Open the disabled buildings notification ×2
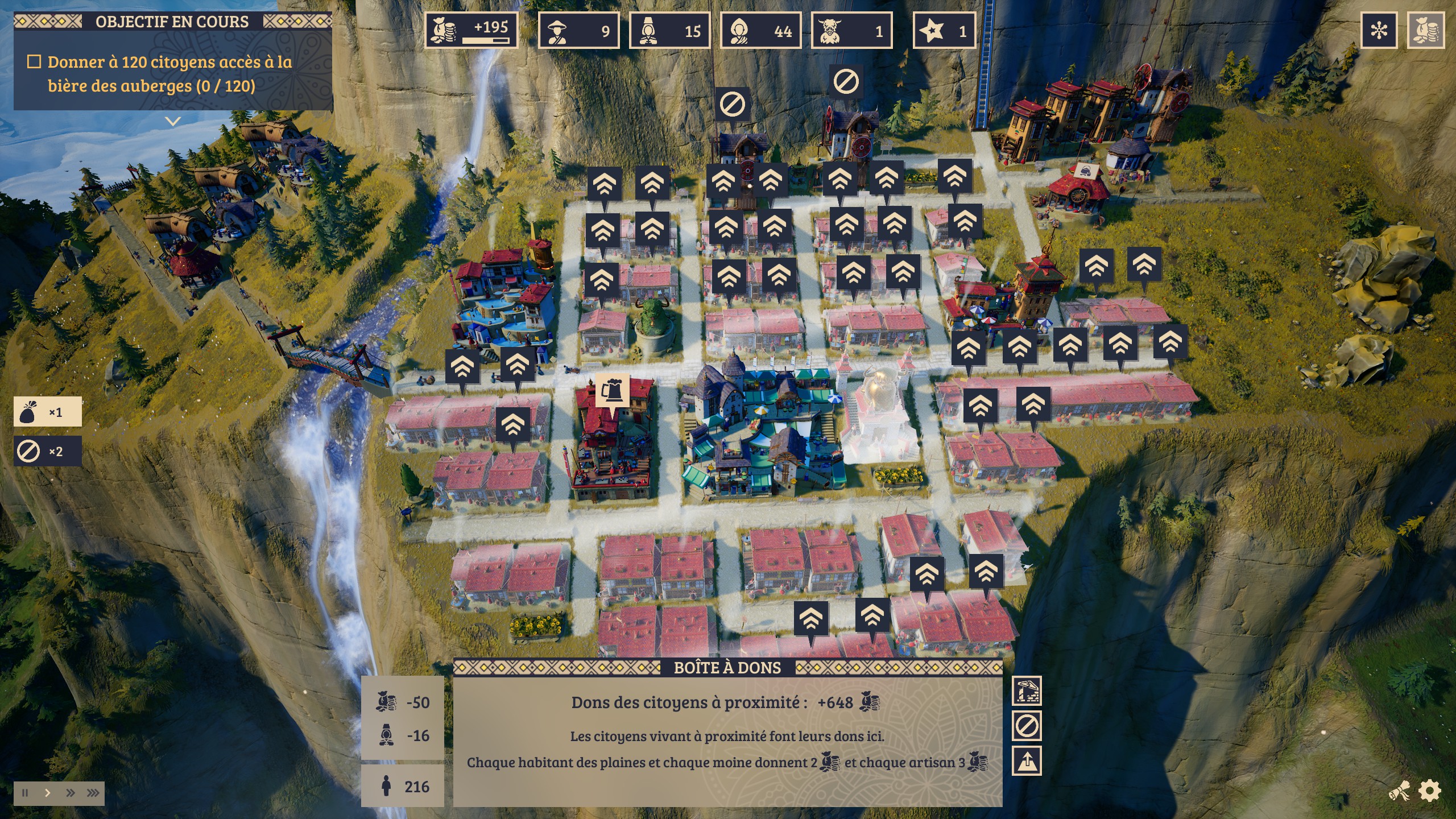The height and width of the screenshot is (819, 1456). (x=48, y=451)
